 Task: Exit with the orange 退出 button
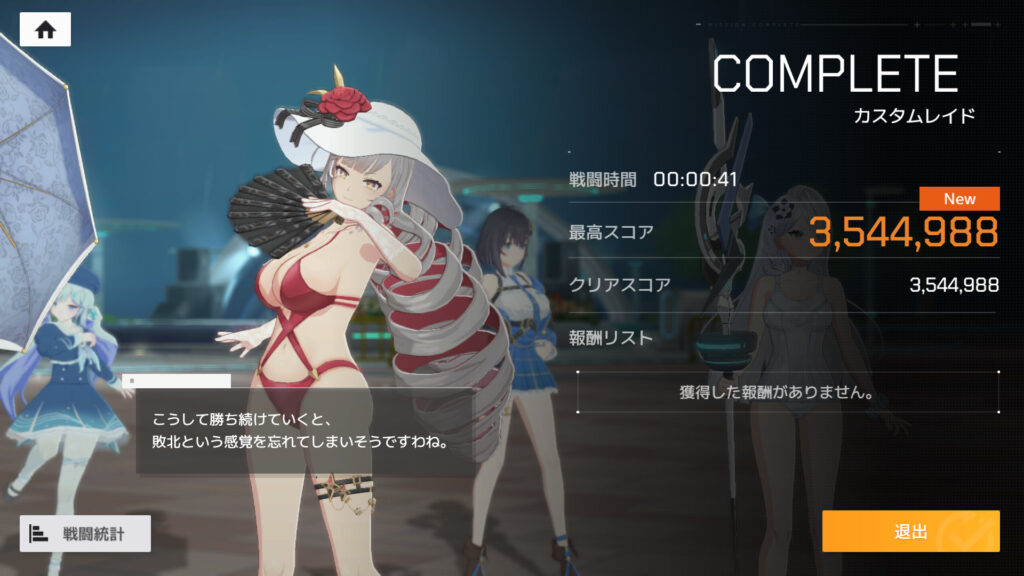coord(910,531)
